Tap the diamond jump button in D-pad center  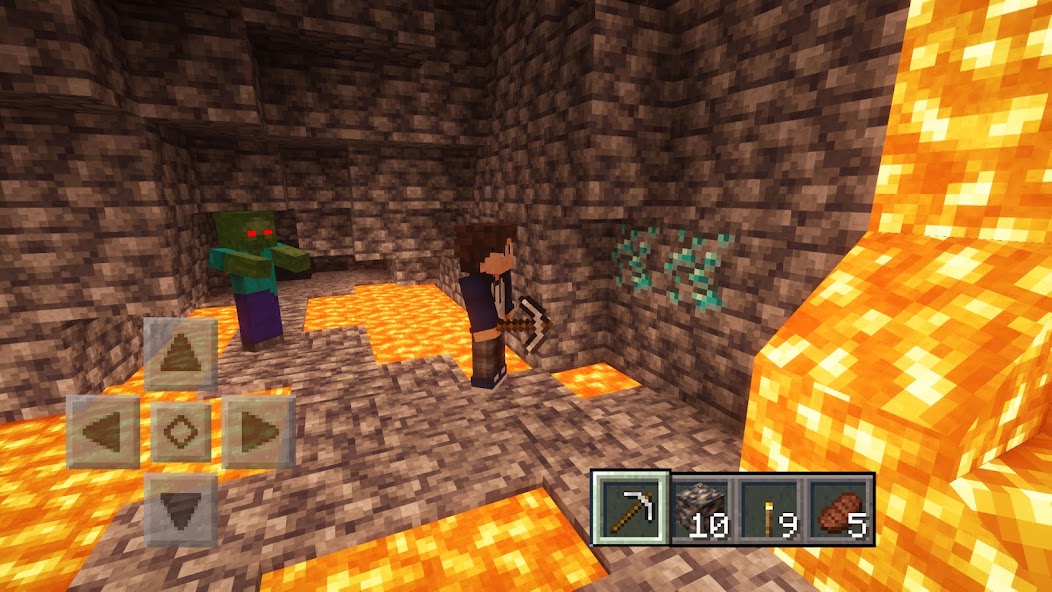[x=181, y=432]
